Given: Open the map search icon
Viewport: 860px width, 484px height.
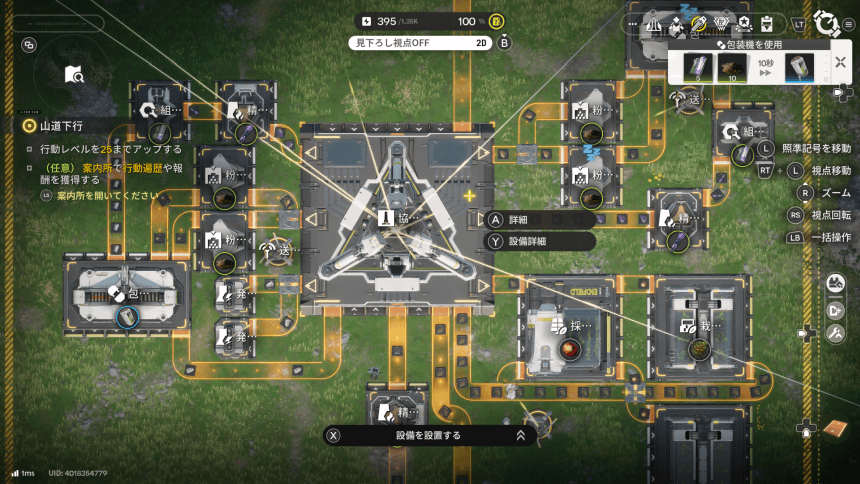Looking at the screenshot, I should coord(74,74).
